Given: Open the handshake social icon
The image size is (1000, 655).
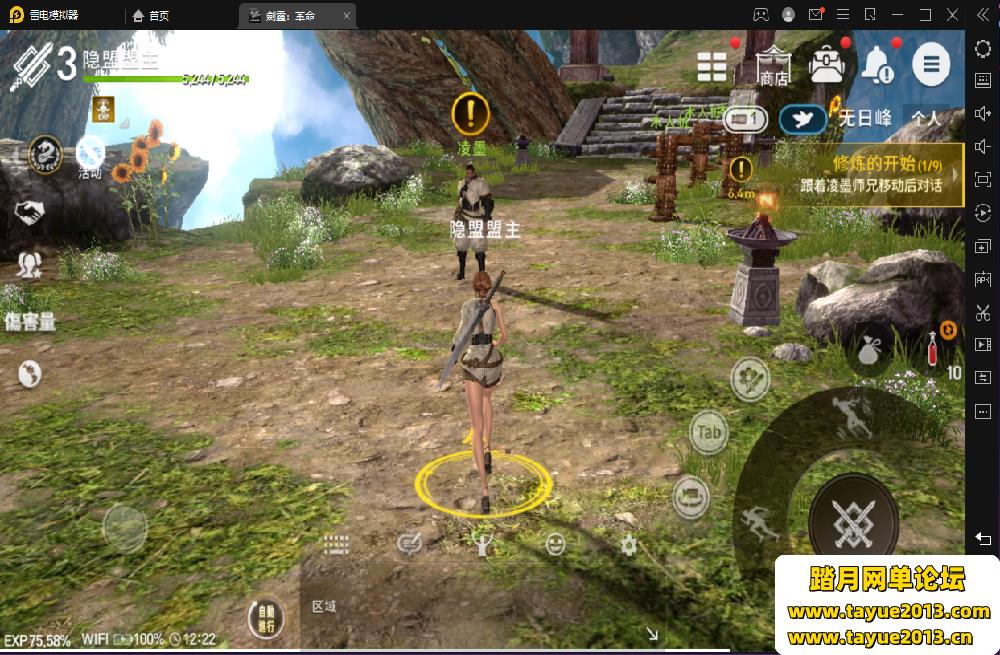Looking at the screenshot, I should 30,211.
